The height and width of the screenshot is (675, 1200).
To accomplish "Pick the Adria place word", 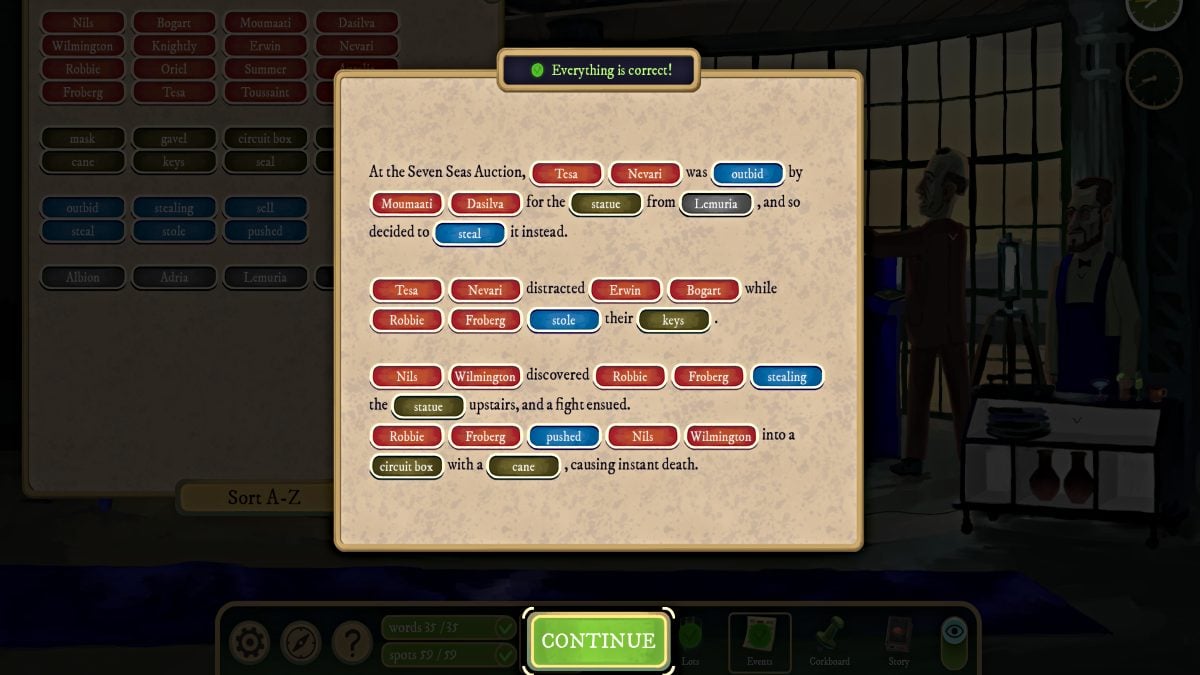I will [174, 277].
